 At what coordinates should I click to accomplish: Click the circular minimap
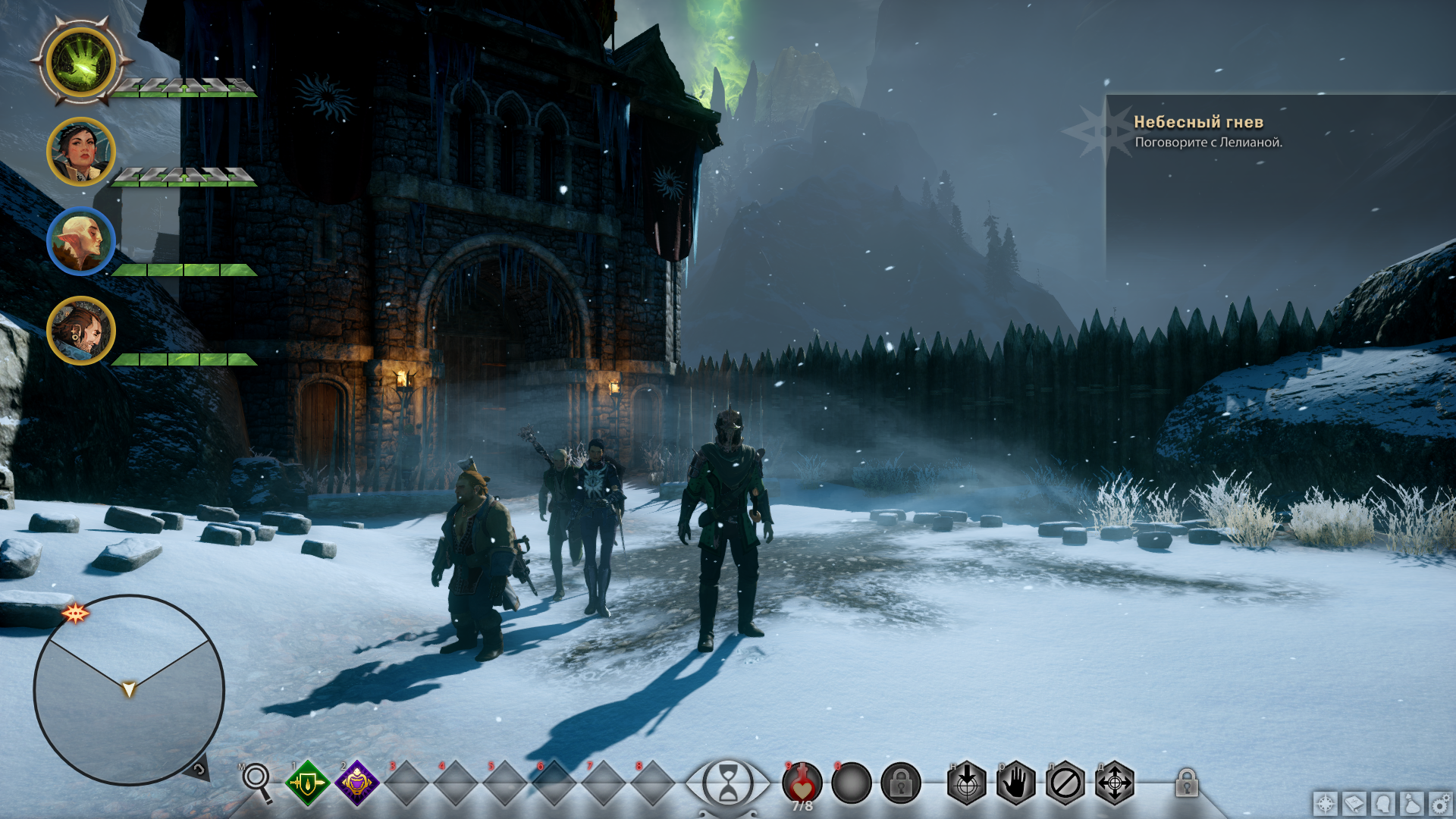tap(129, 689)
